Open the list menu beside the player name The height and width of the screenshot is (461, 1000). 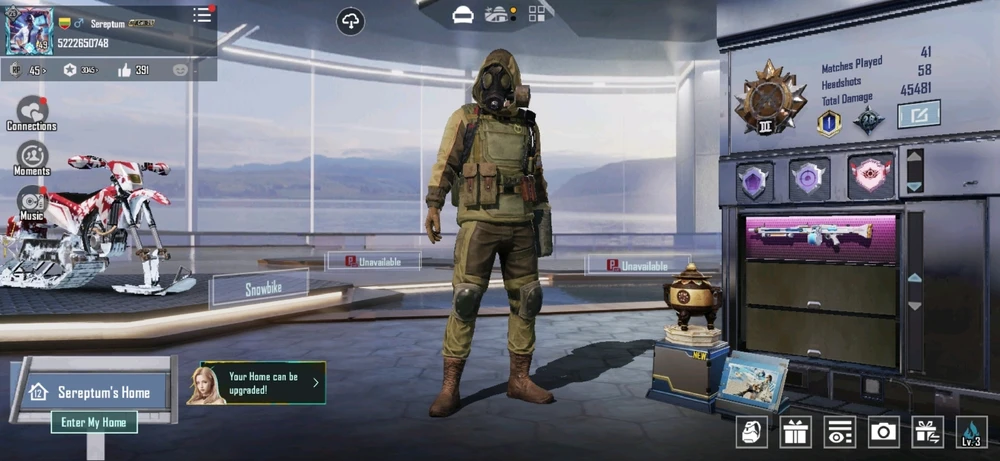[x=202, y=15]
